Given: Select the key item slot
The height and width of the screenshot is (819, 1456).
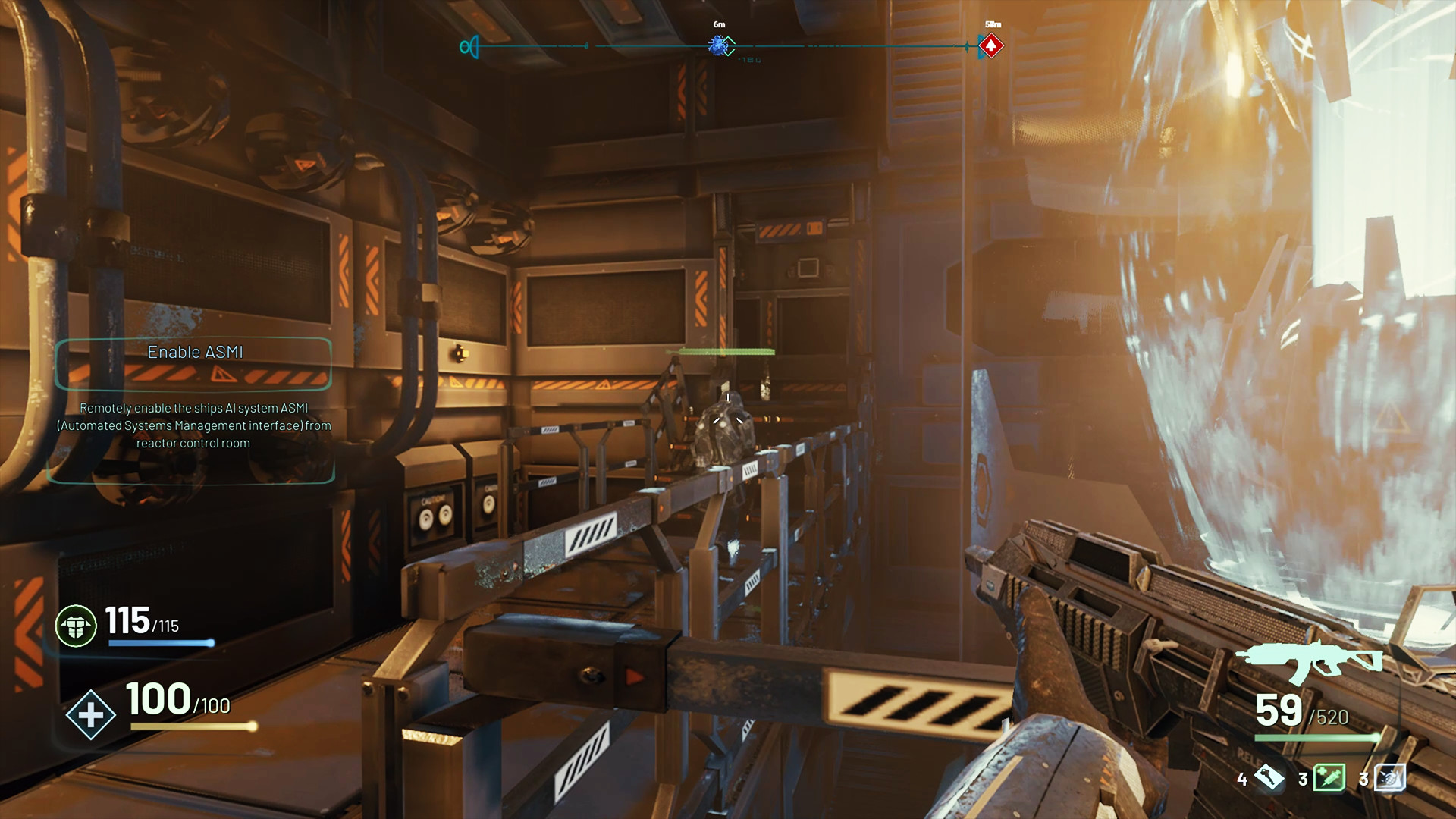Looking at the screenshot, I should (x=1269, y=777).
